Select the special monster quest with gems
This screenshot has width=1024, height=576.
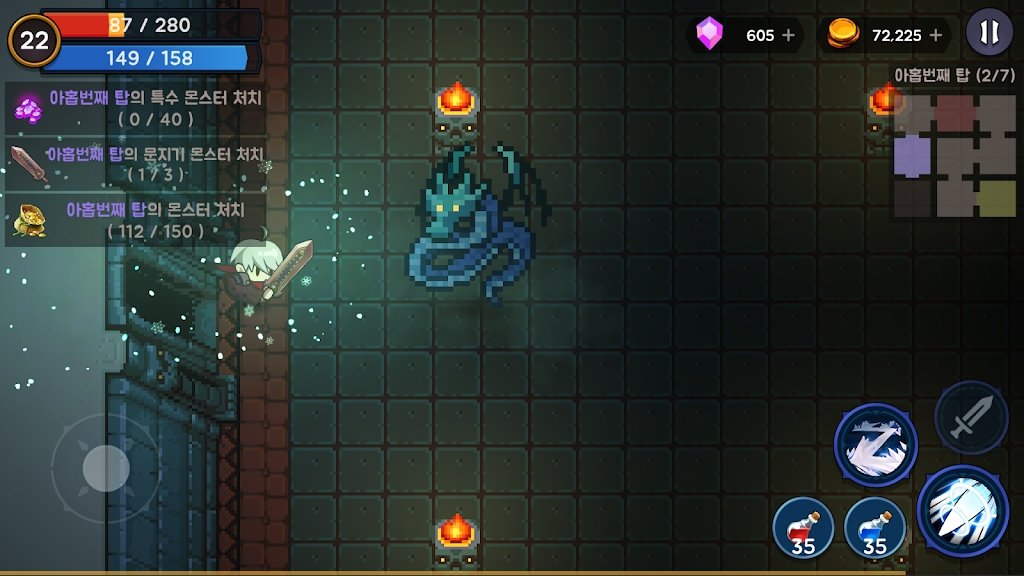(x=138, y=108)
